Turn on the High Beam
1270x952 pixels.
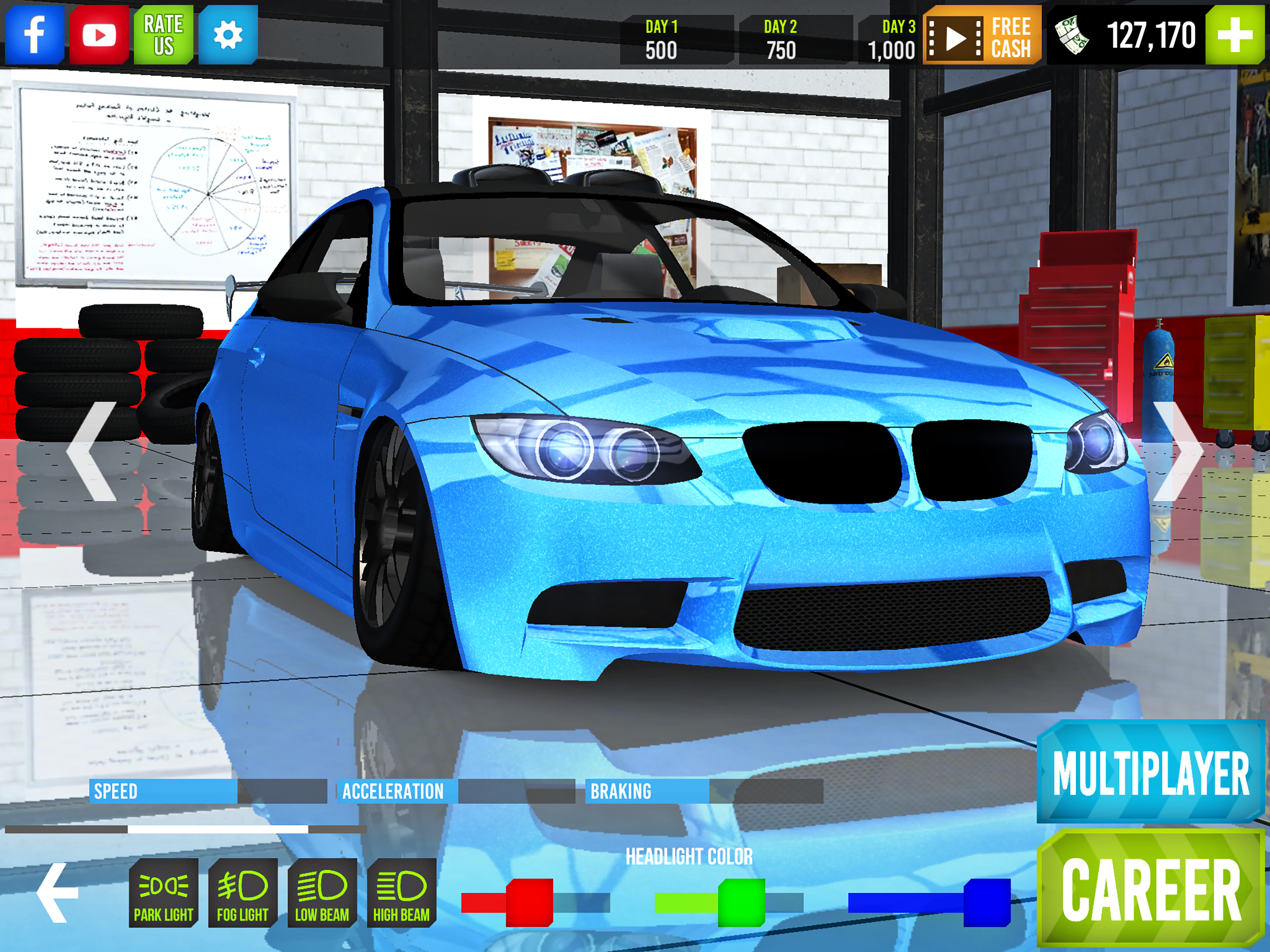click(401, 893)
